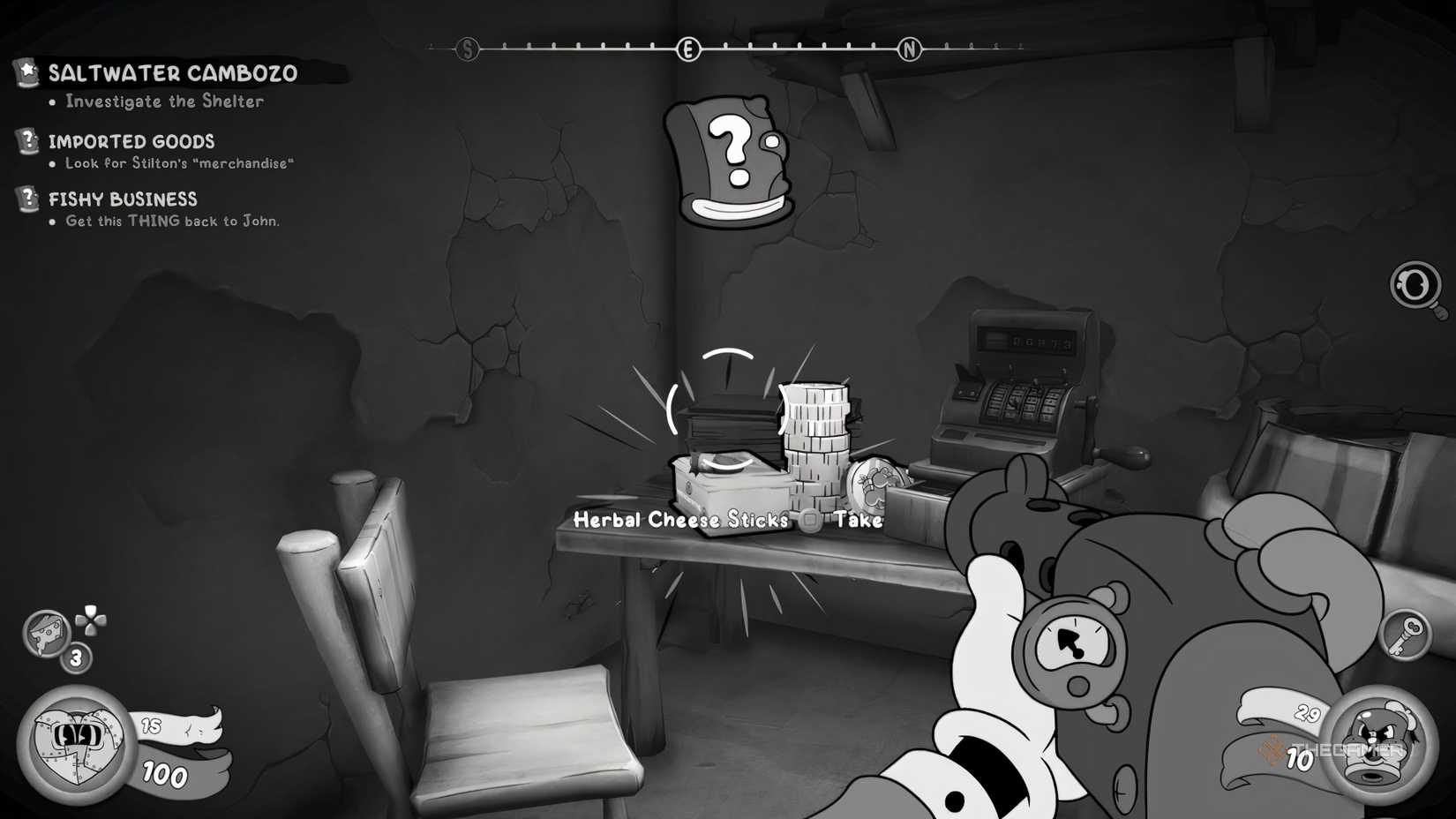
Task: Expand the Imported Goods quest entry
Action: coord(132,141)
